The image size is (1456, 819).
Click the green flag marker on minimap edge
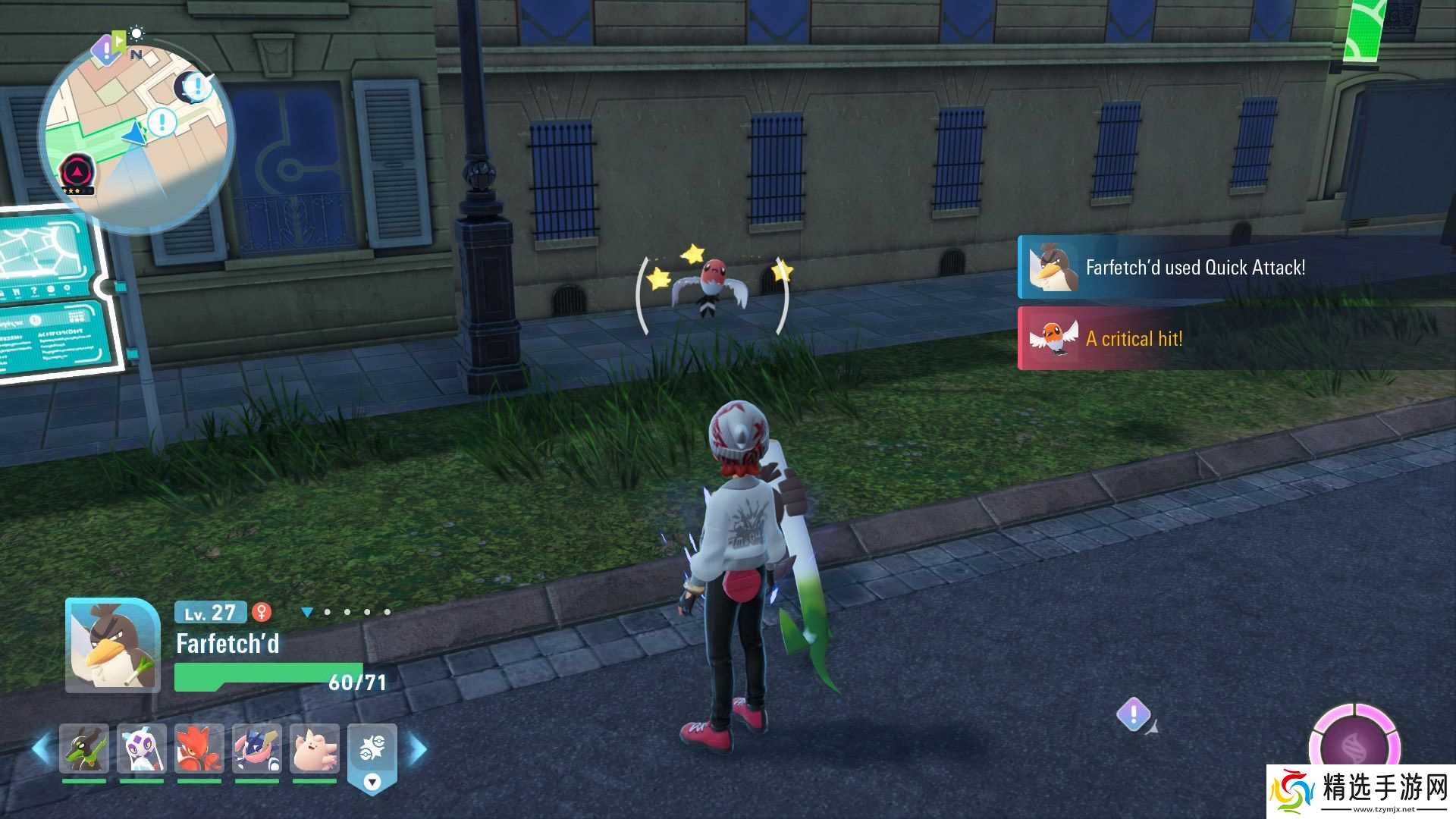[x=119, y=38]
